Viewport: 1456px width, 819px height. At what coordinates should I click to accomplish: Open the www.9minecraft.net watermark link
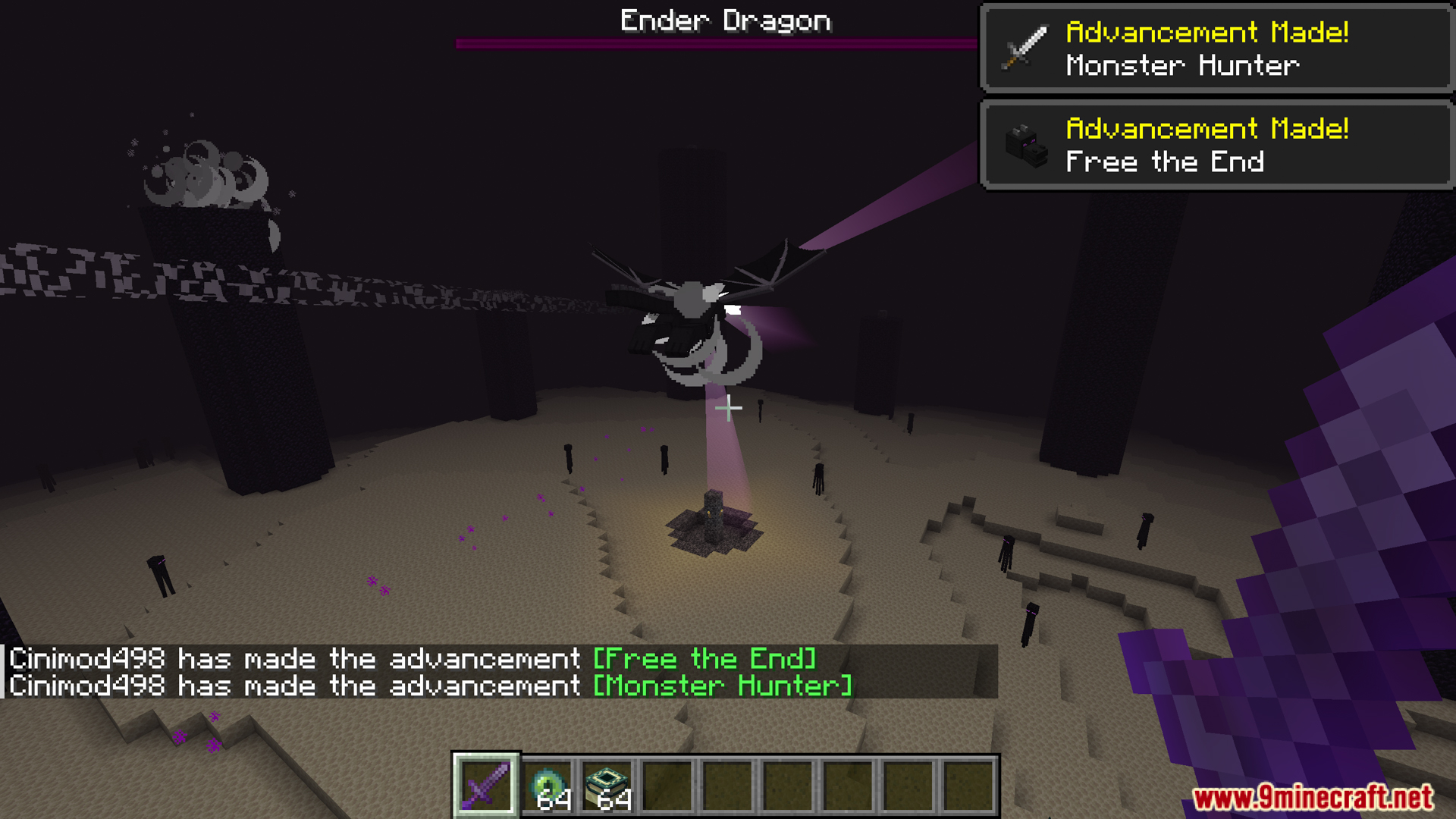tap(1312, 797)
